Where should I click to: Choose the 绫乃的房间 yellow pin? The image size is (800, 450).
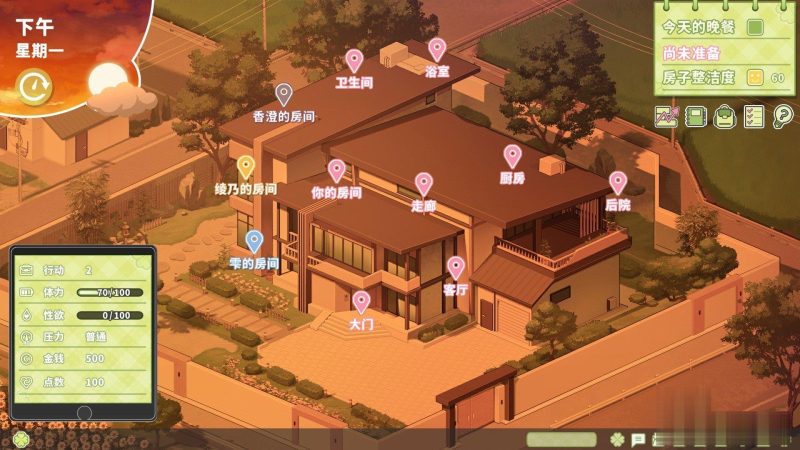point(245,167)
